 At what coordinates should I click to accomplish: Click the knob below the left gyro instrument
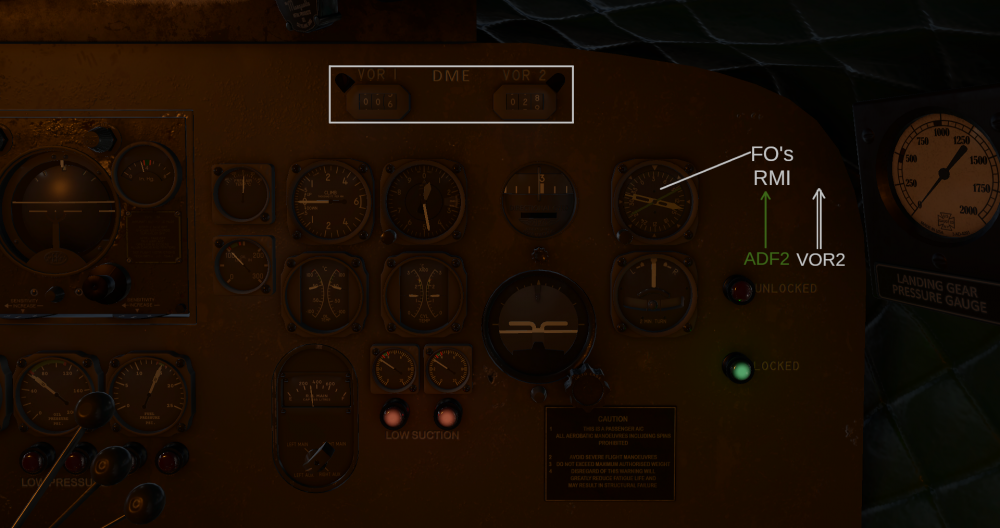pyautogui.click(x=102, y=284)
